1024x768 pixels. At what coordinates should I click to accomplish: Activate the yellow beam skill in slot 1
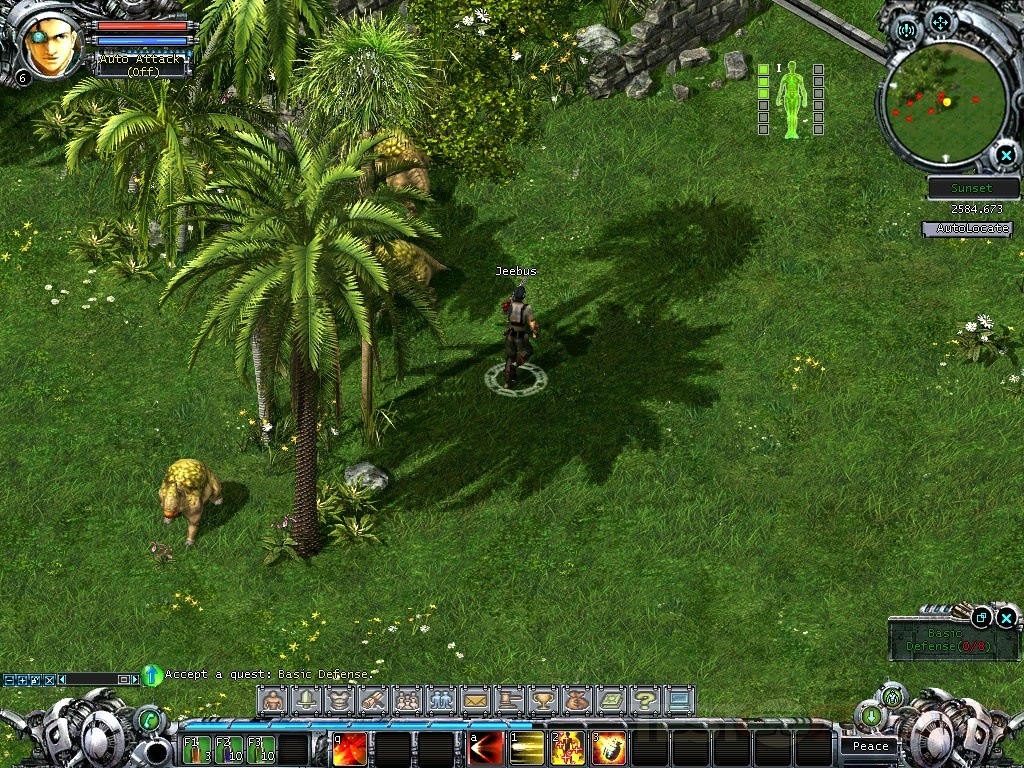pos(527,749)
